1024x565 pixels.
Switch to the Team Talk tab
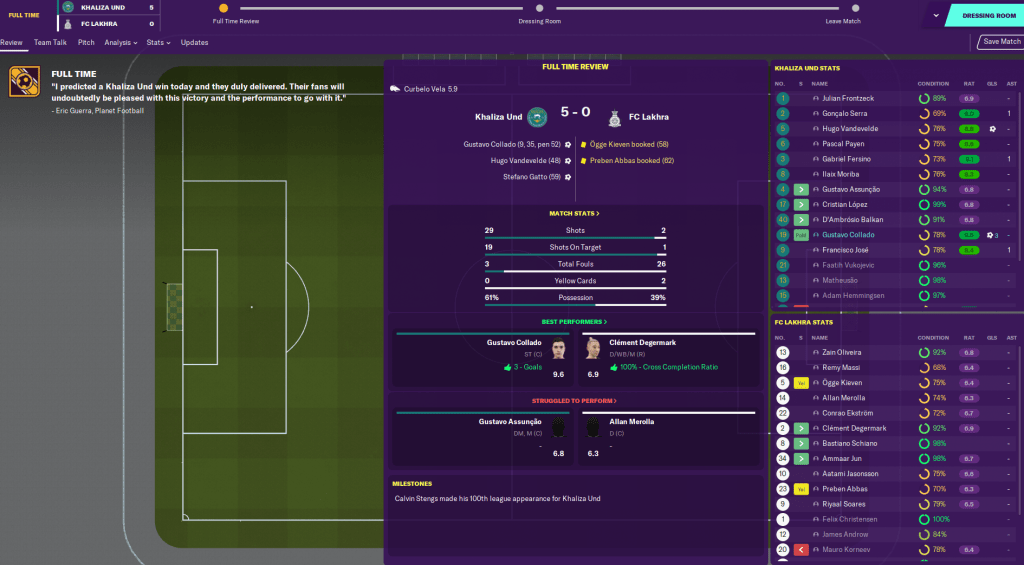49,43
